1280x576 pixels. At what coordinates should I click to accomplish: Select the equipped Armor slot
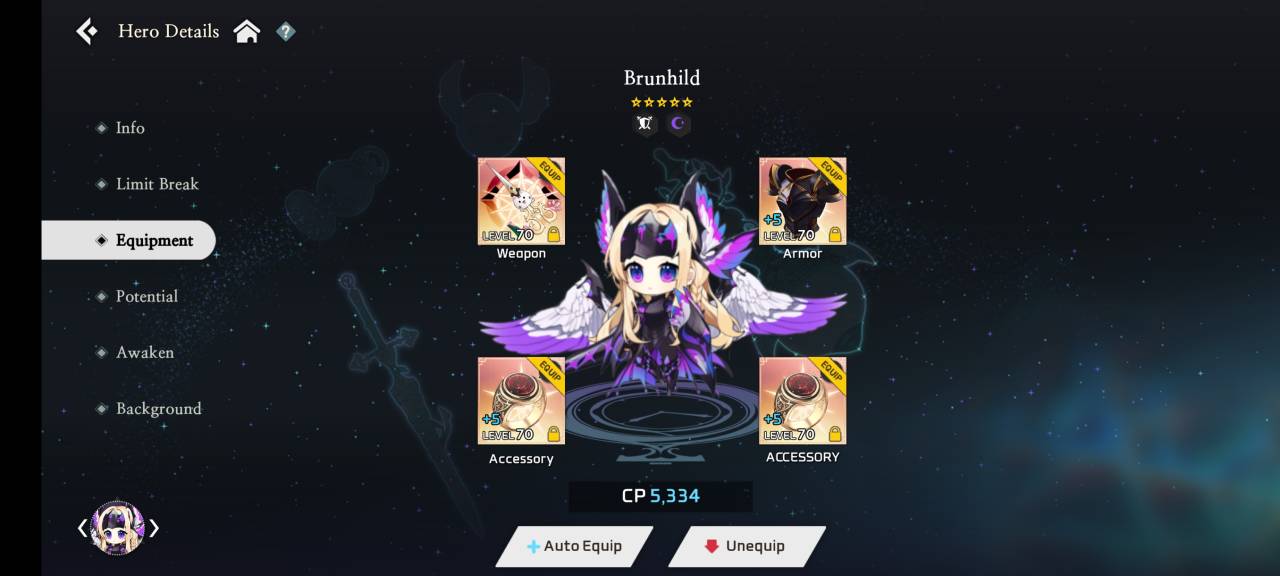click(x=802, y=201)
